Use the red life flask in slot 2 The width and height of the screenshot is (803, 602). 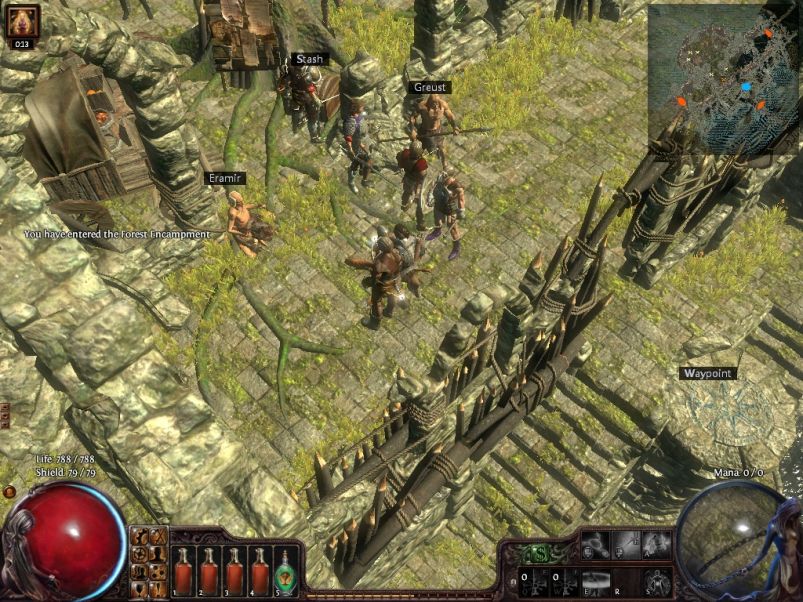coord(209,572)
